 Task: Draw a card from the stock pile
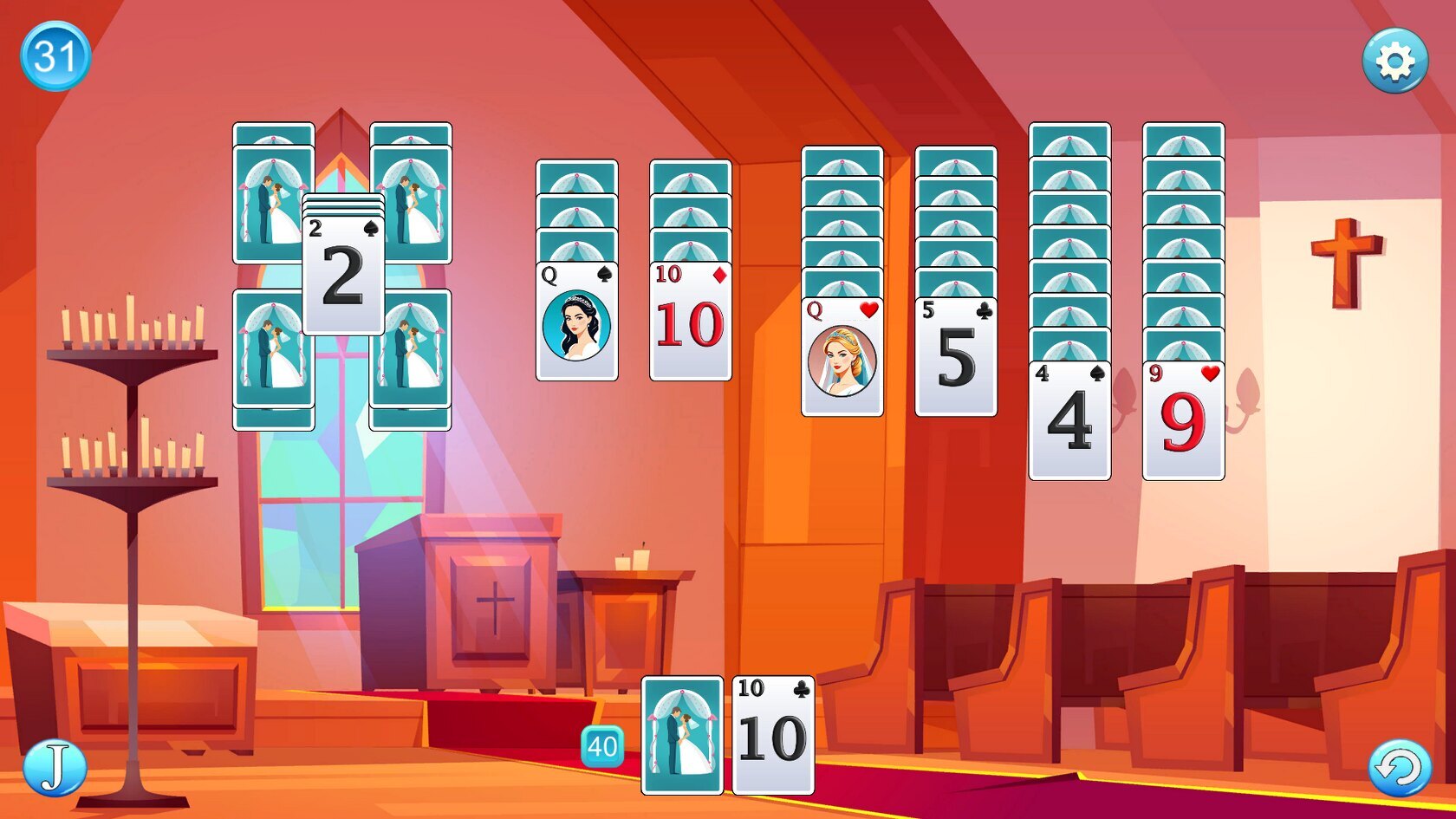pos(682,735)
